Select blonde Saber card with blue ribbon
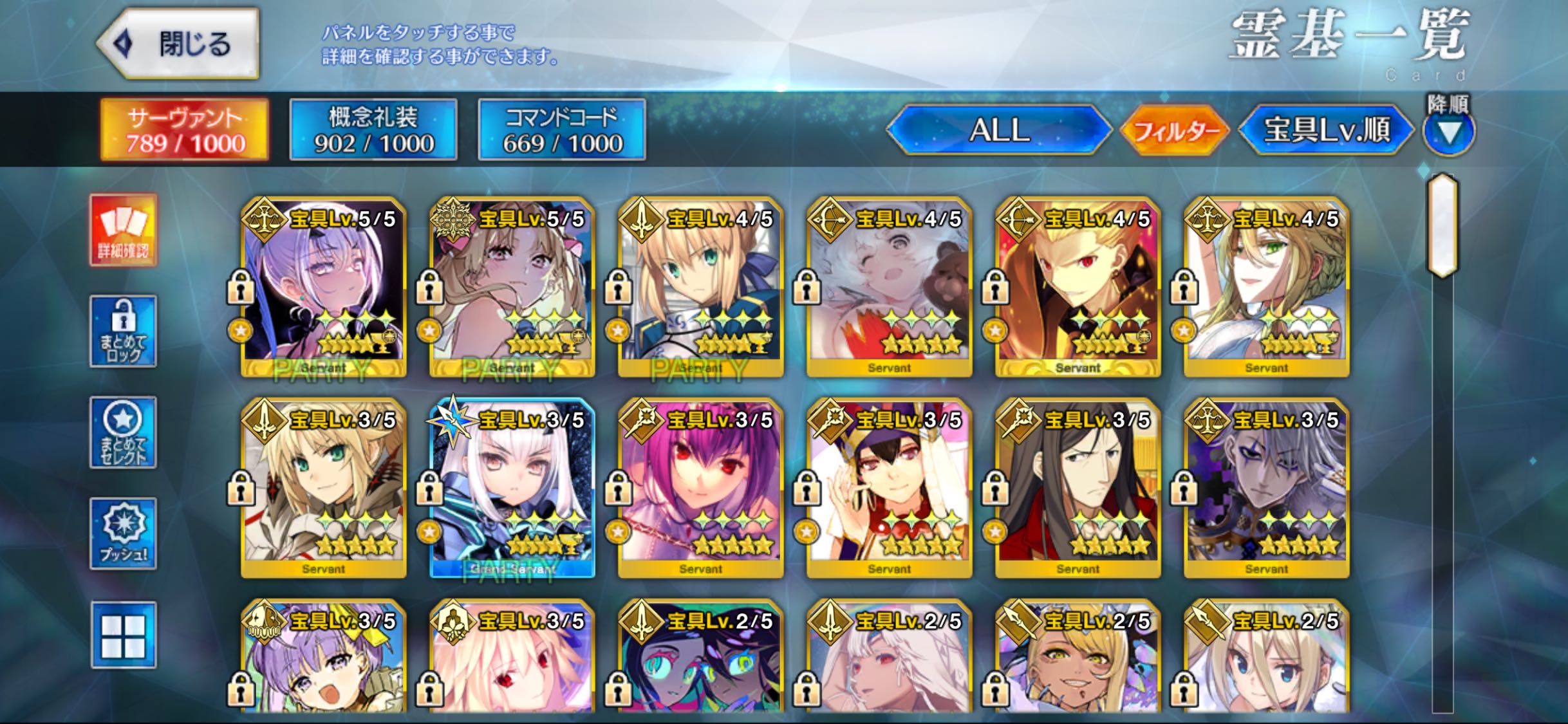 tap(700, 288)
